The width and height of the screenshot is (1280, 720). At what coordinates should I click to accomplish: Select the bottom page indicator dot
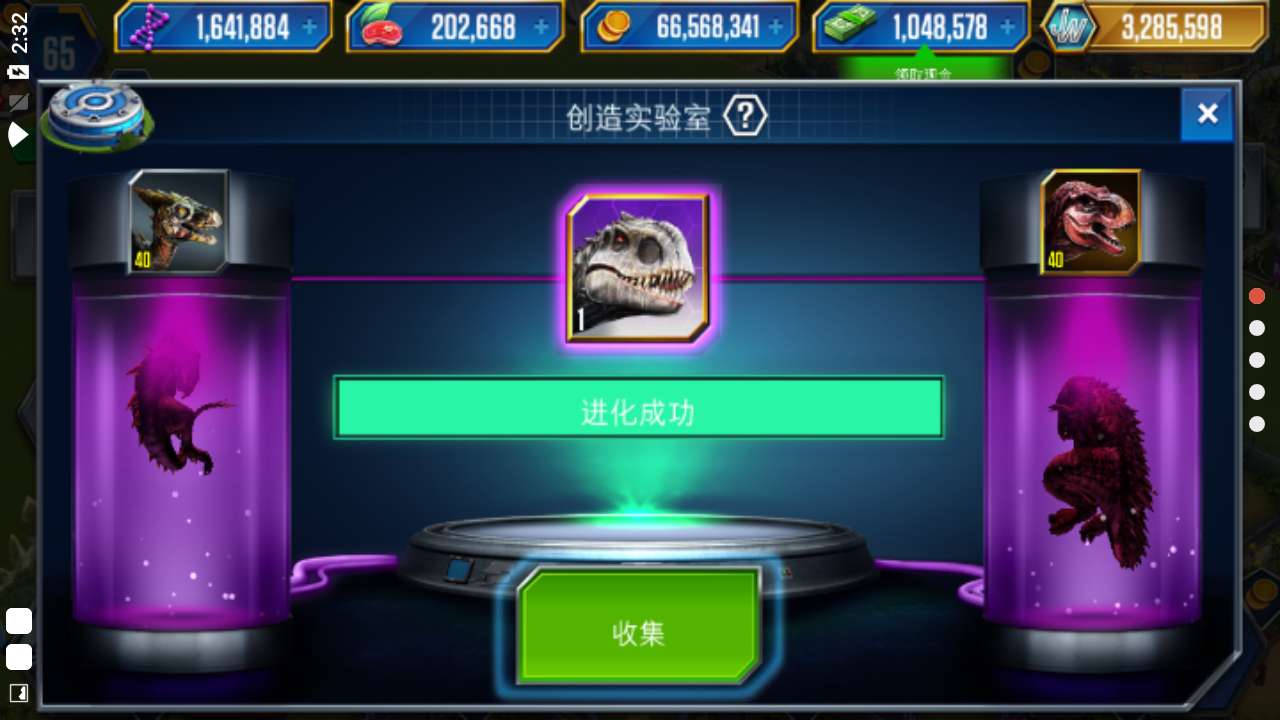pyautogui.click(x=1256, y=423)
